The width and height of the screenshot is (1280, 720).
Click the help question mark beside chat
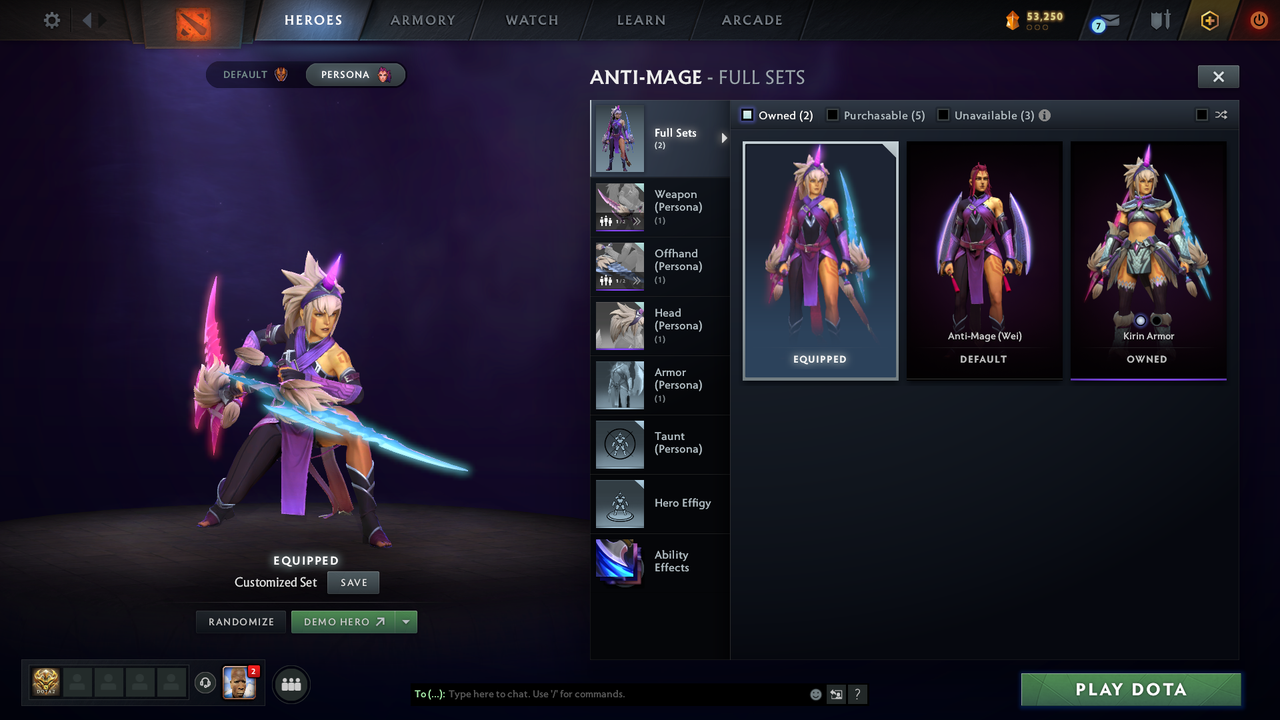click(x=858, y=694)
